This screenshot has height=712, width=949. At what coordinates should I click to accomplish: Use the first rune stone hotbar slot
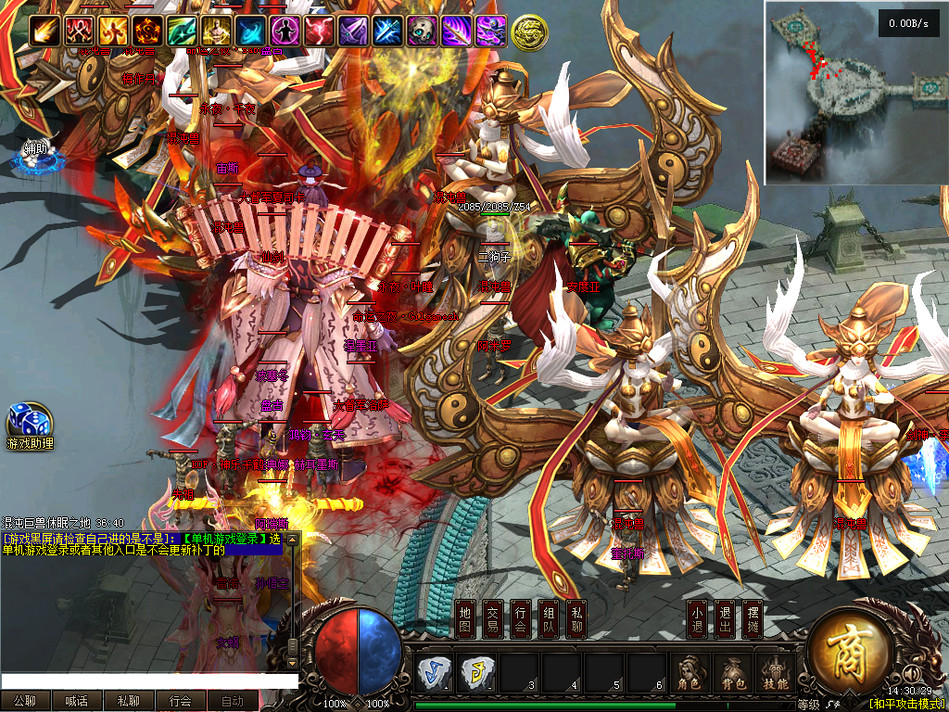coord(433,673)
